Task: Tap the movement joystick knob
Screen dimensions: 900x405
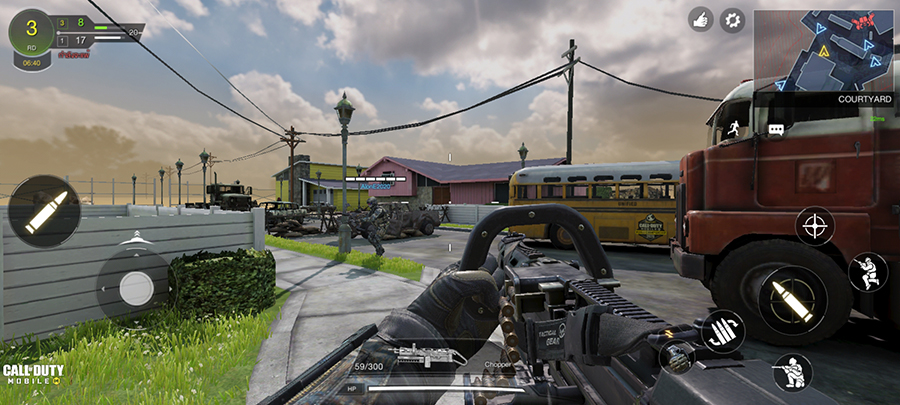Action: pyautogui.click(x=136, y=288)
